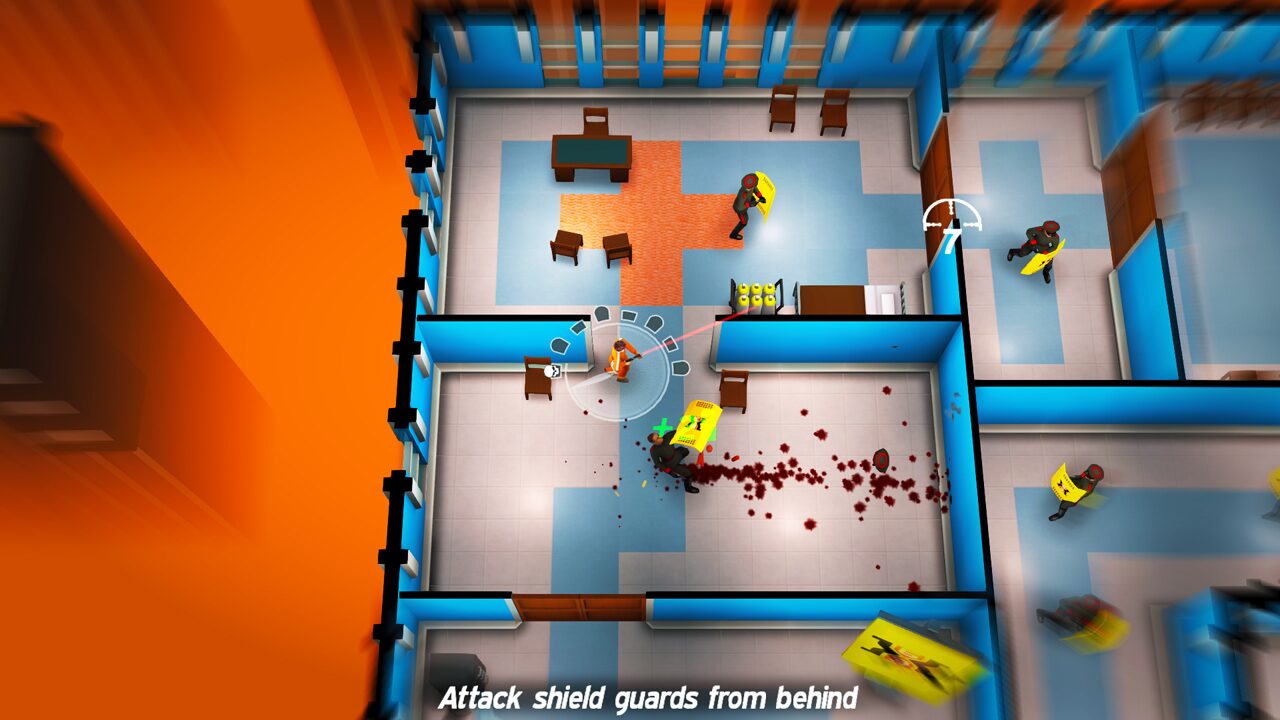1280x720 pixels.
Task: Click the skull marker beside the left desk
Action: click(553, 372)
